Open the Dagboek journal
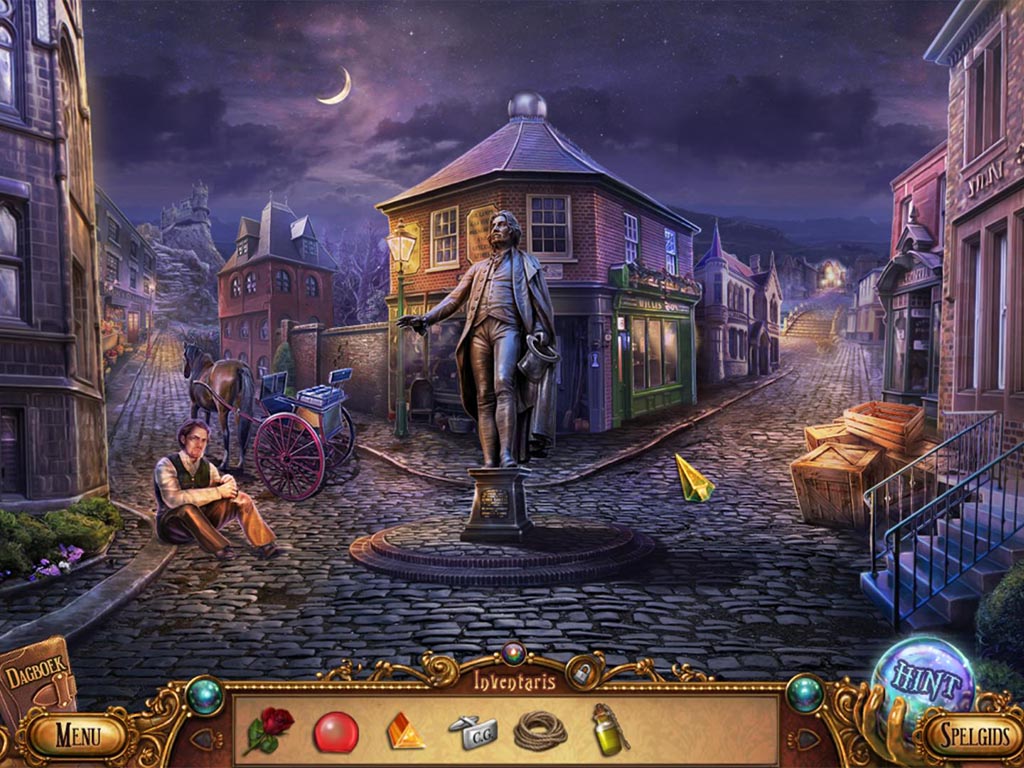1024x768 pixels. tap(32, 680)
